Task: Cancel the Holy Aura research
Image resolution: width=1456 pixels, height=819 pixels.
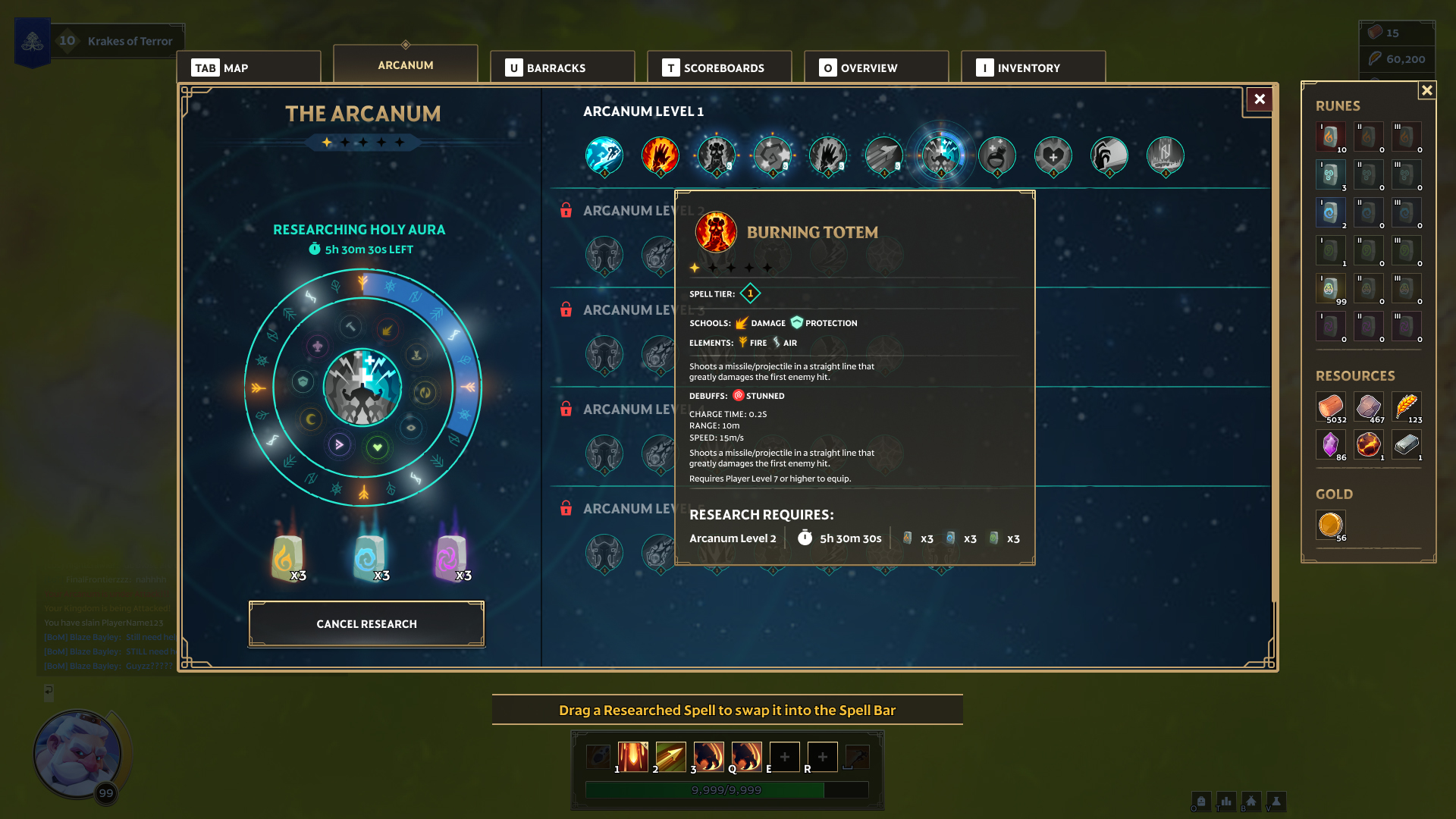Action: (366, 624)
